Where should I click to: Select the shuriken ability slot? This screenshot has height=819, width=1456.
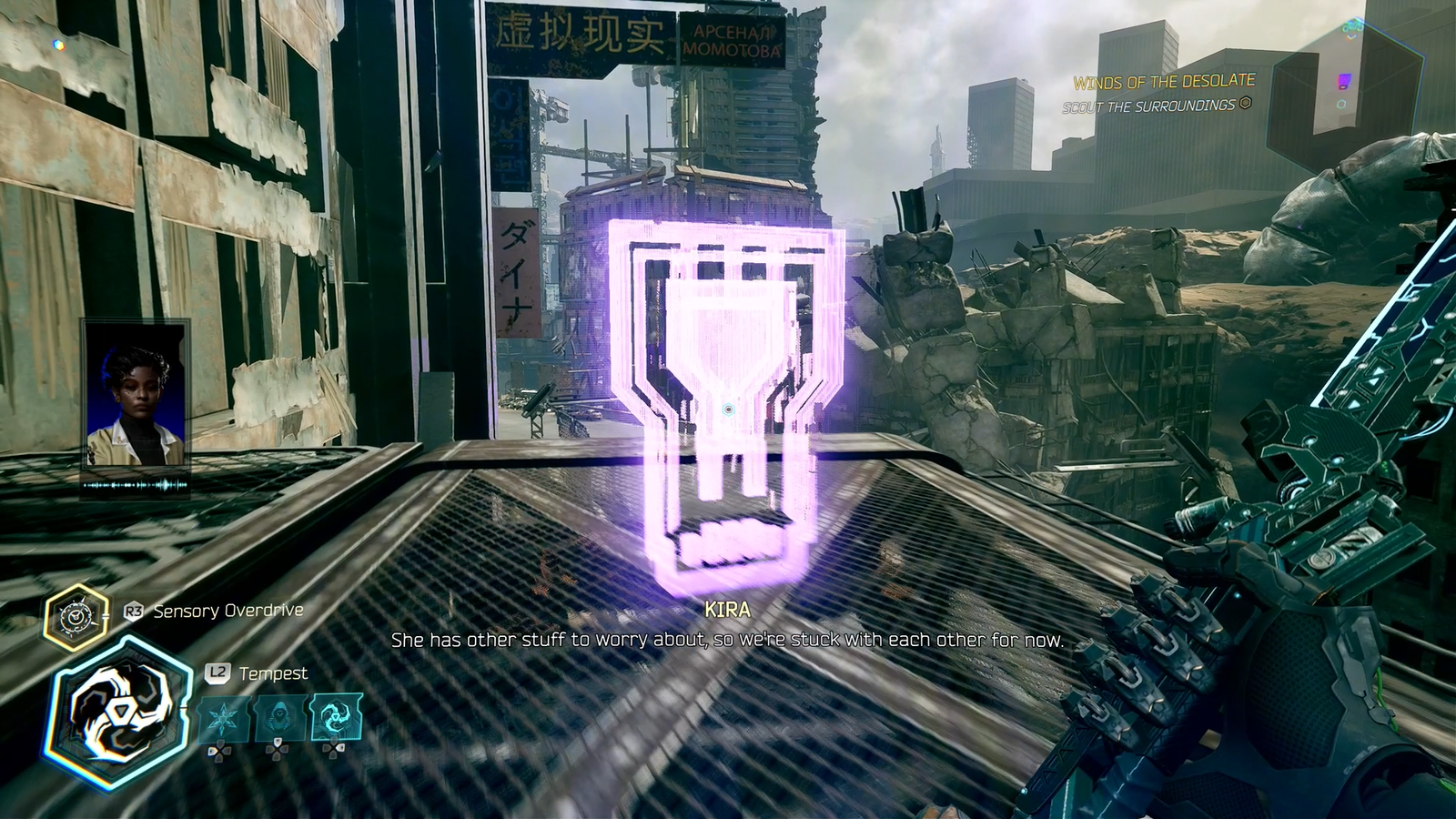coord(224,718)
